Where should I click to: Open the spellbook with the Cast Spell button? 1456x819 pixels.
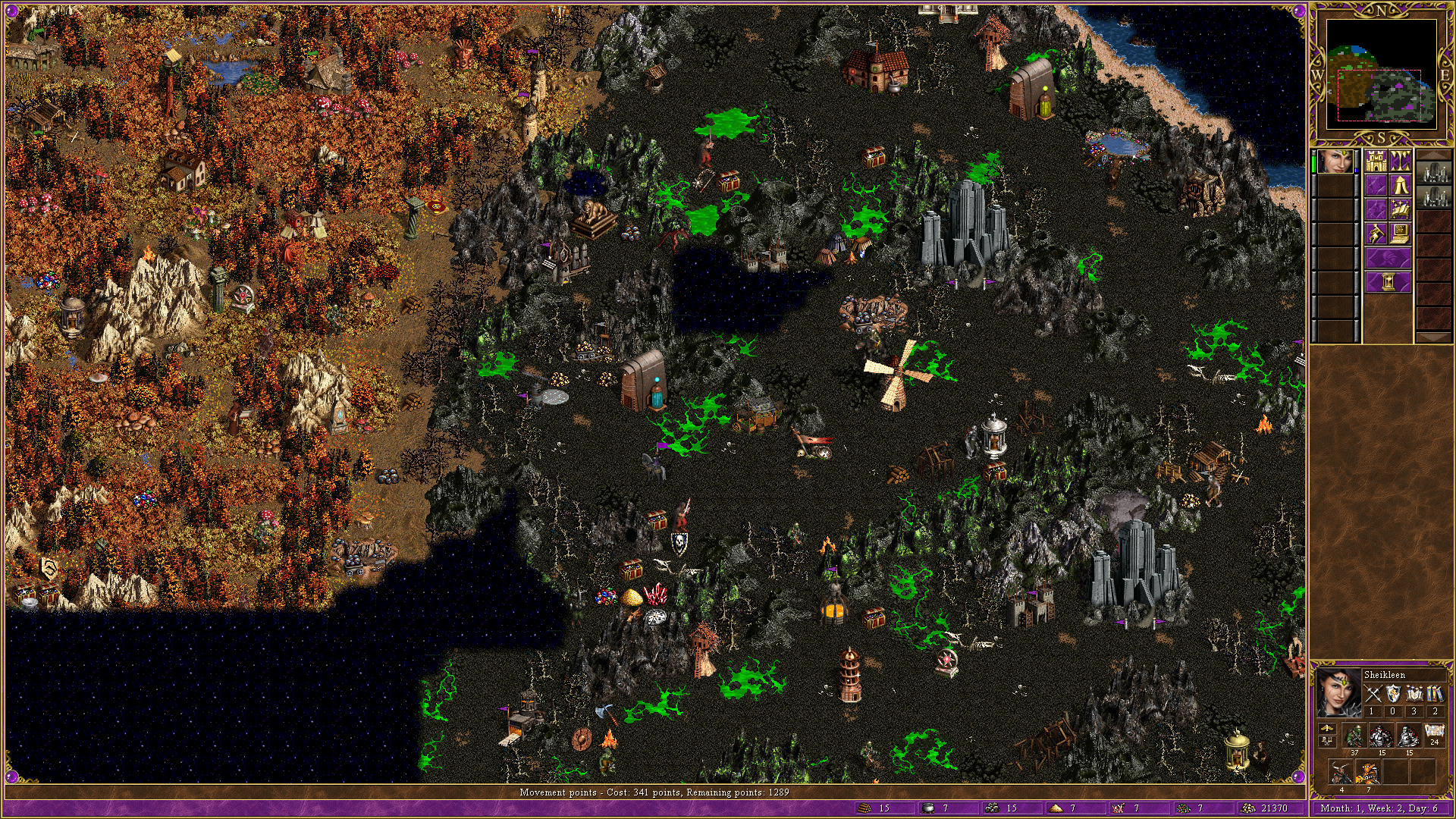coord(1400,209)
